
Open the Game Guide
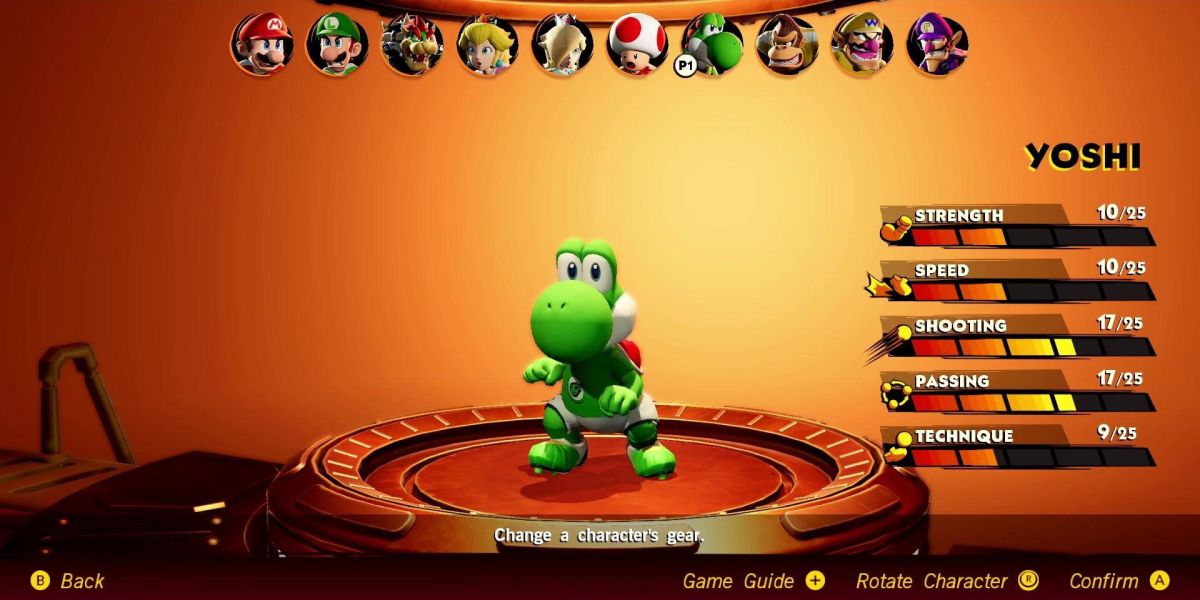tap(753, 581)
